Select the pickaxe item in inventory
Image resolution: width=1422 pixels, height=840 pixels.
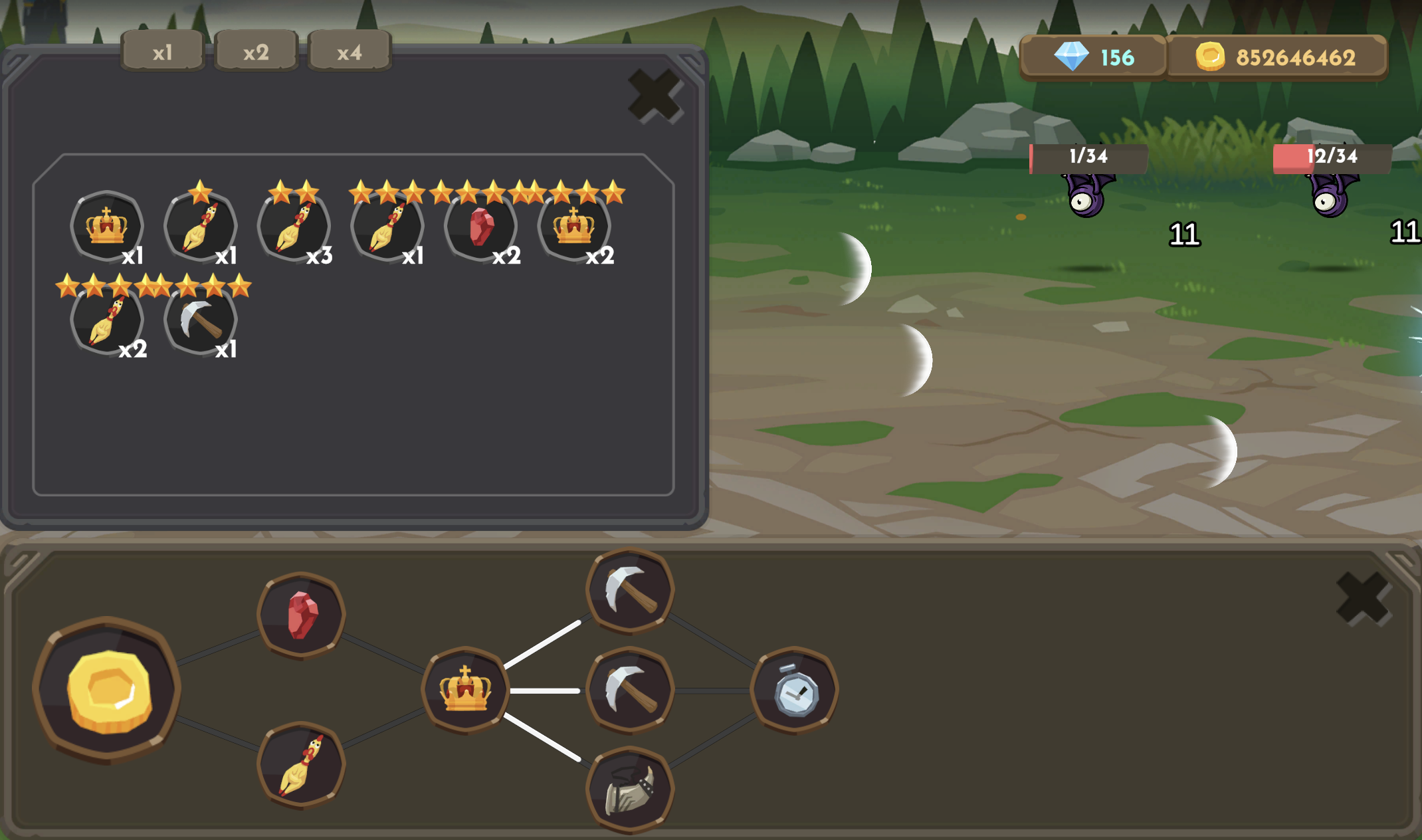200,320
